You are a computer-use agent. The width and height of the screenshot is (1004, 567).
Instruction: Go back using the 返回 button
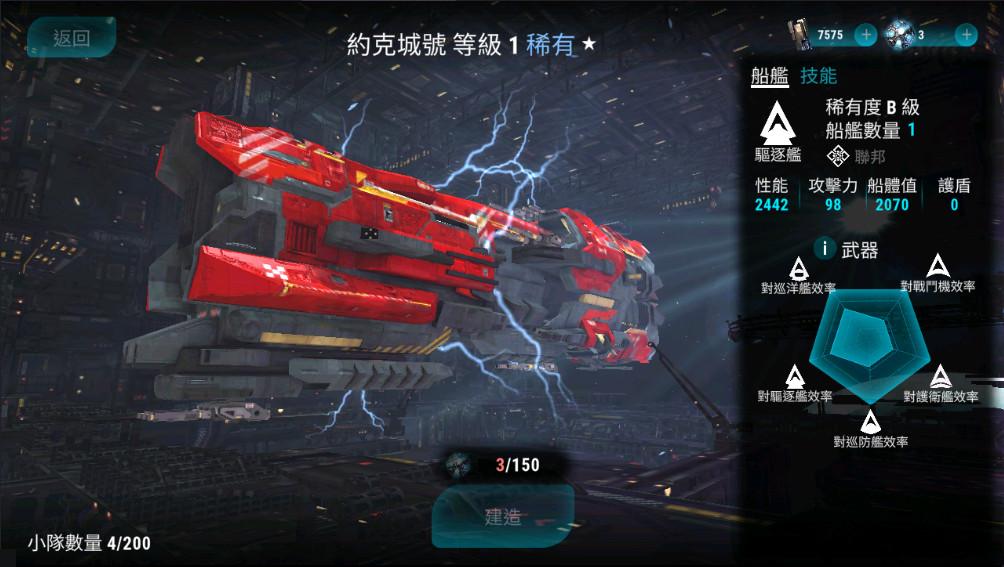(71, 38)
